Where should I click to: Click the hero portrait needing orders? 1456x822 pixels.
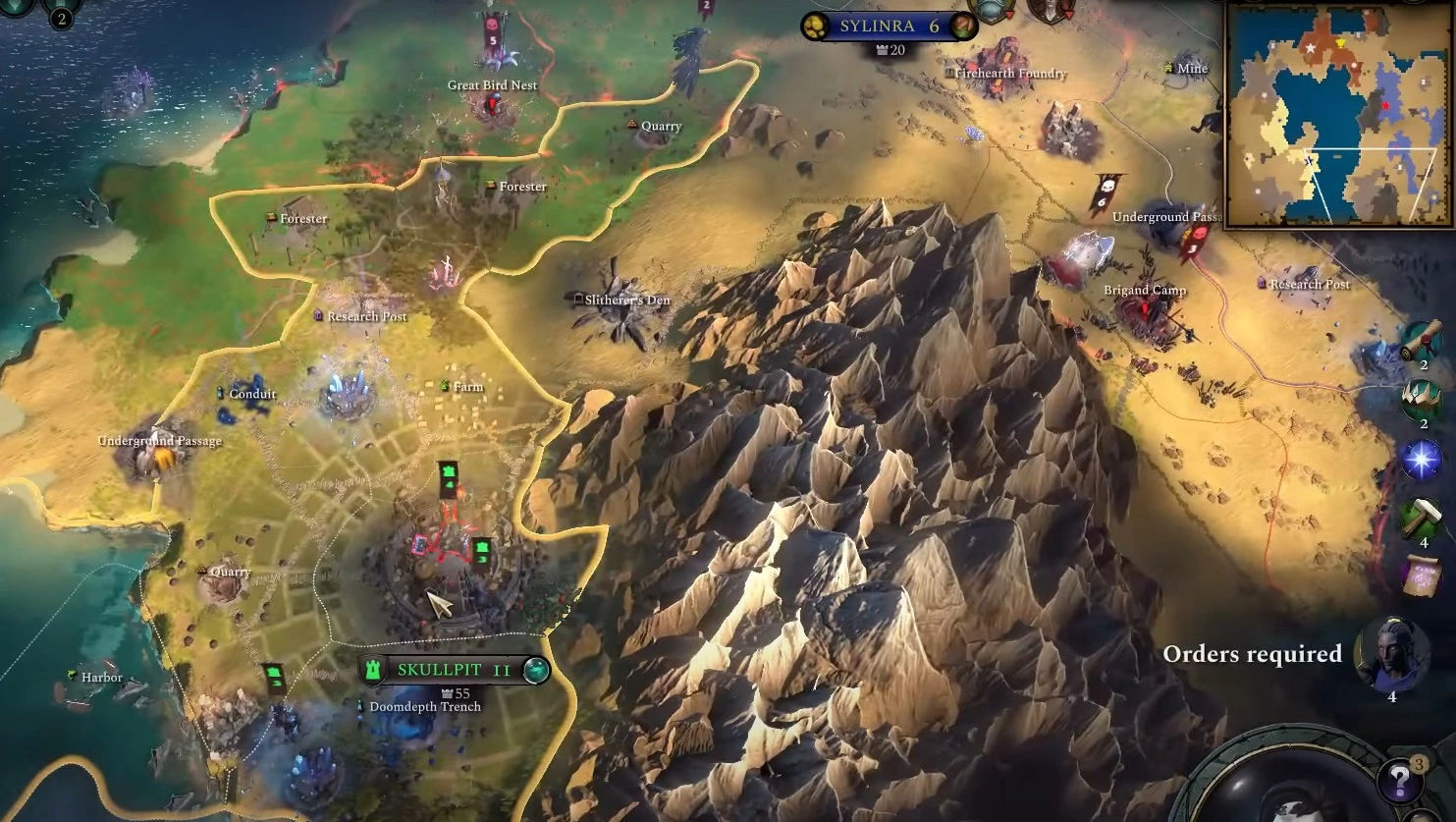1391,652
